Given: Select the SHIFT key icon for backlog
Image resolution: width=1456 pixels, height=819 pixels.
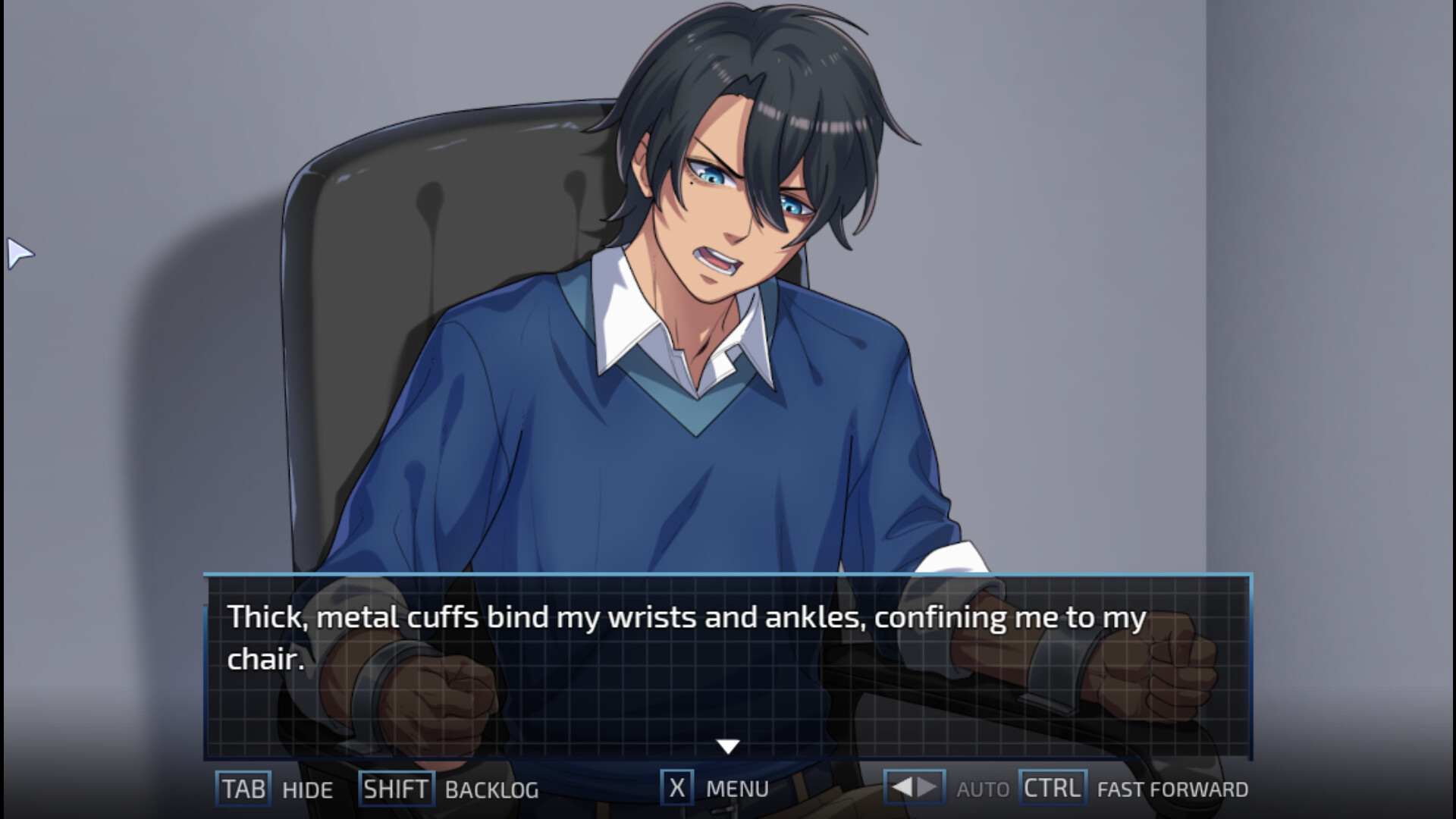Looking at the screenshot, I should (397, 789).
